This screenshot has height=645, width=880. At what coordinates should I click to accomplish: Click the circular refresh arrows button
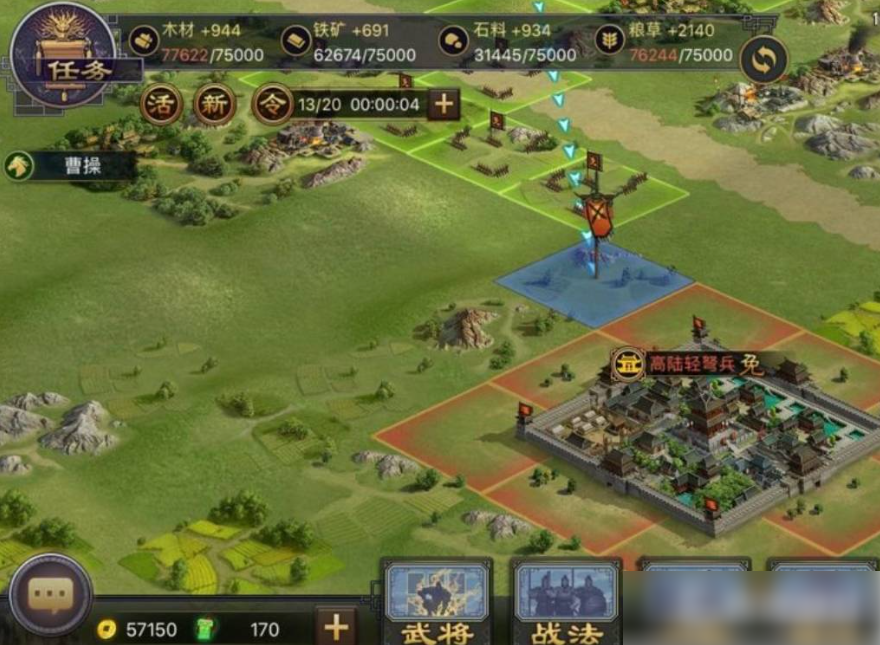coord(764,60)
